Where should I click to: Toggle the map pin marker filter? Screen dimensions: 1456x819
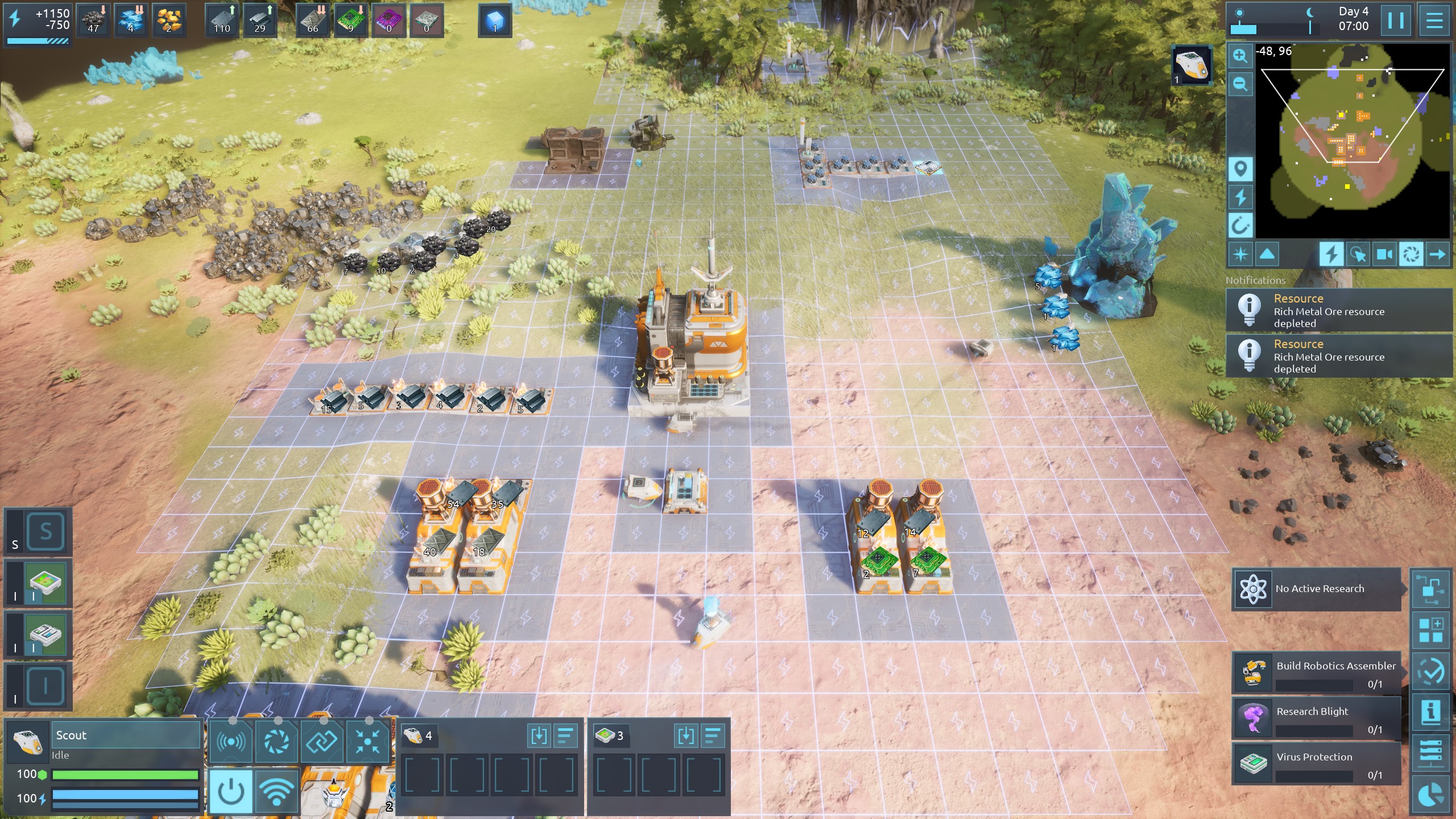[1240, 169]
